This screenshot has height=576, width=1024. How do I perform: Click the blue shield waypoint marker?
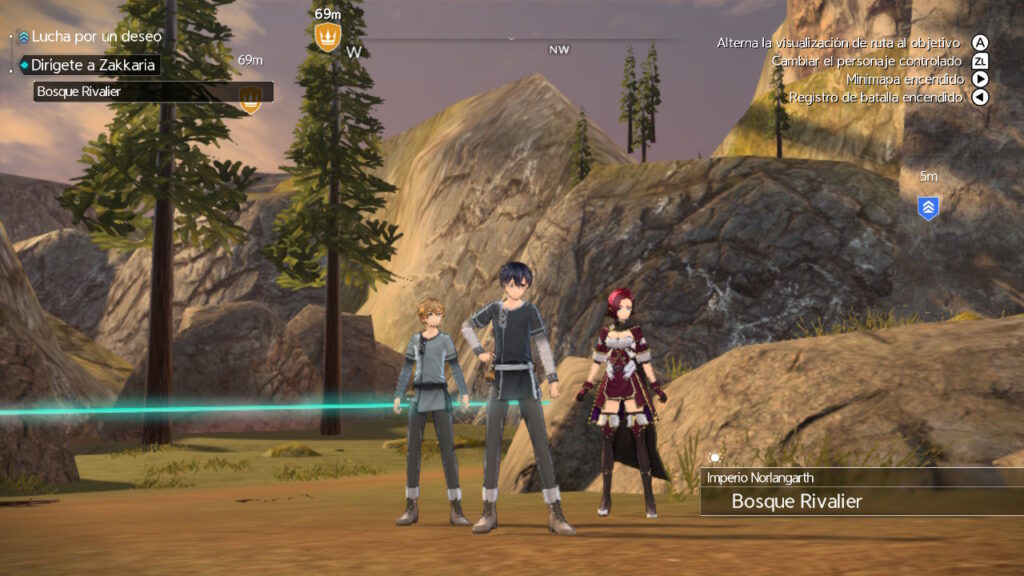928,208
